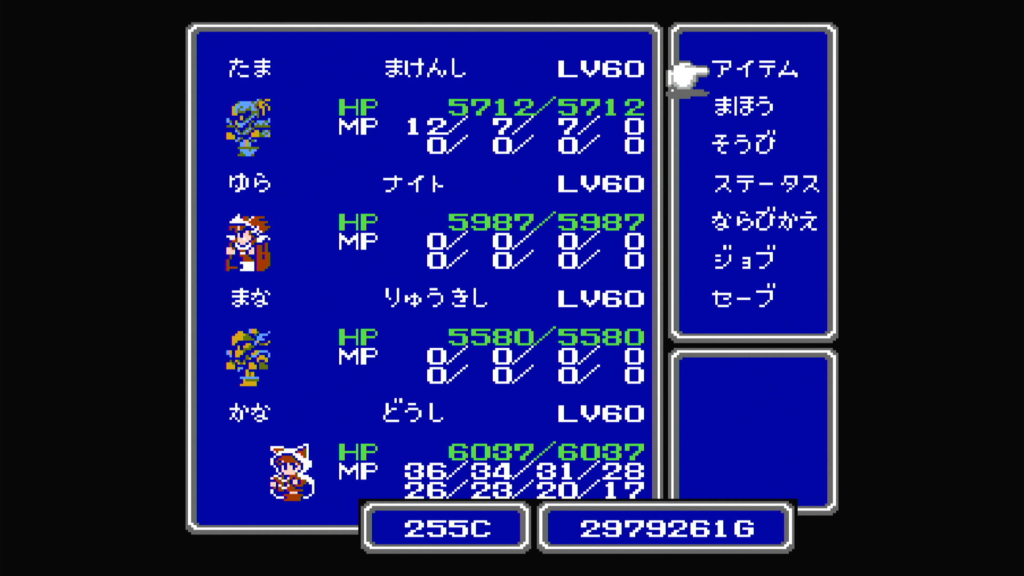1024x576 pixels.
Task: Choose the セーブ (Save) option
Action: (x=743, y=297)
